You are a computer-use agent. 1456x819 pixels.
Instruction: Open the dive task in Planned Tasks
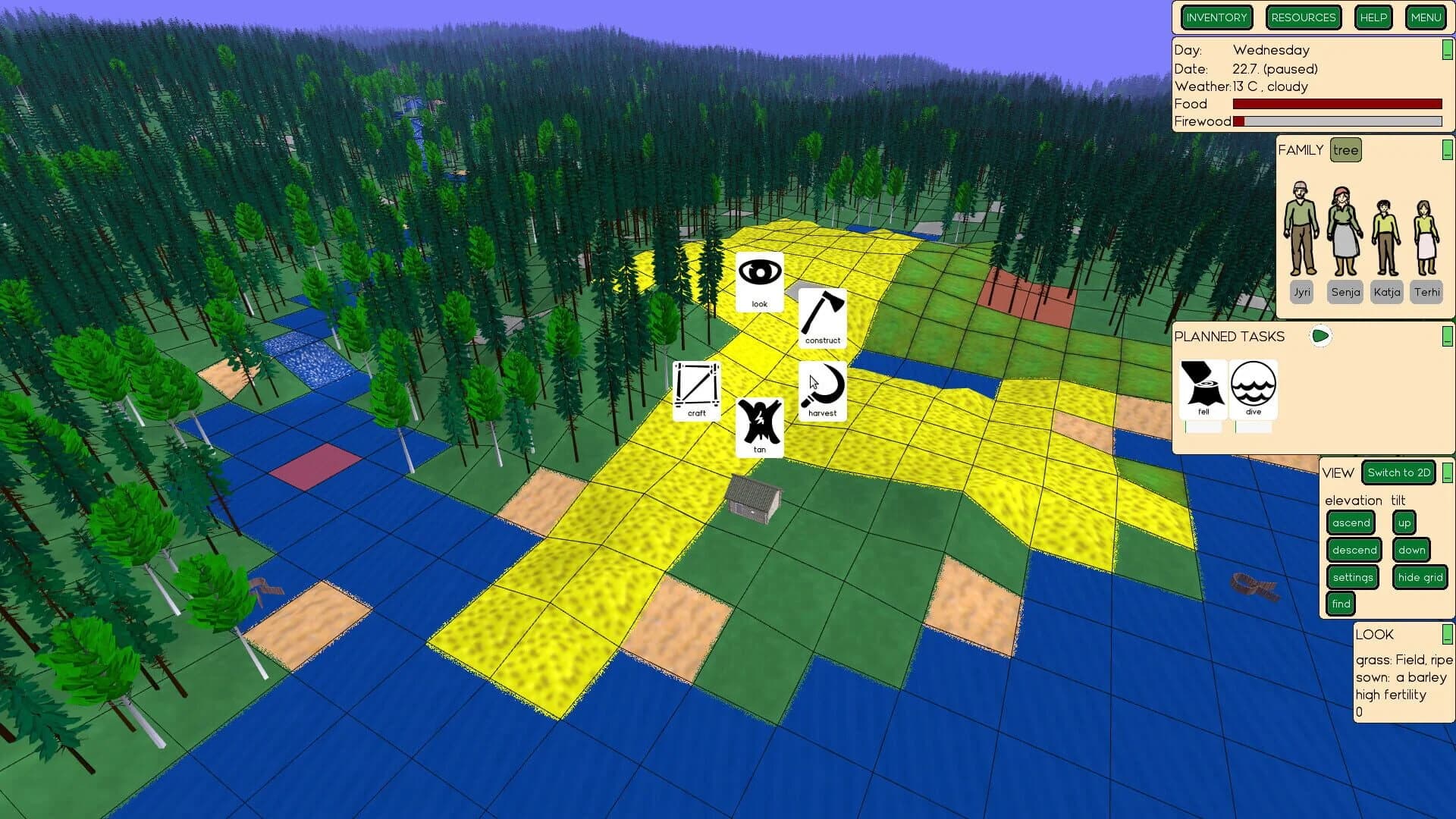[1254, 387]
